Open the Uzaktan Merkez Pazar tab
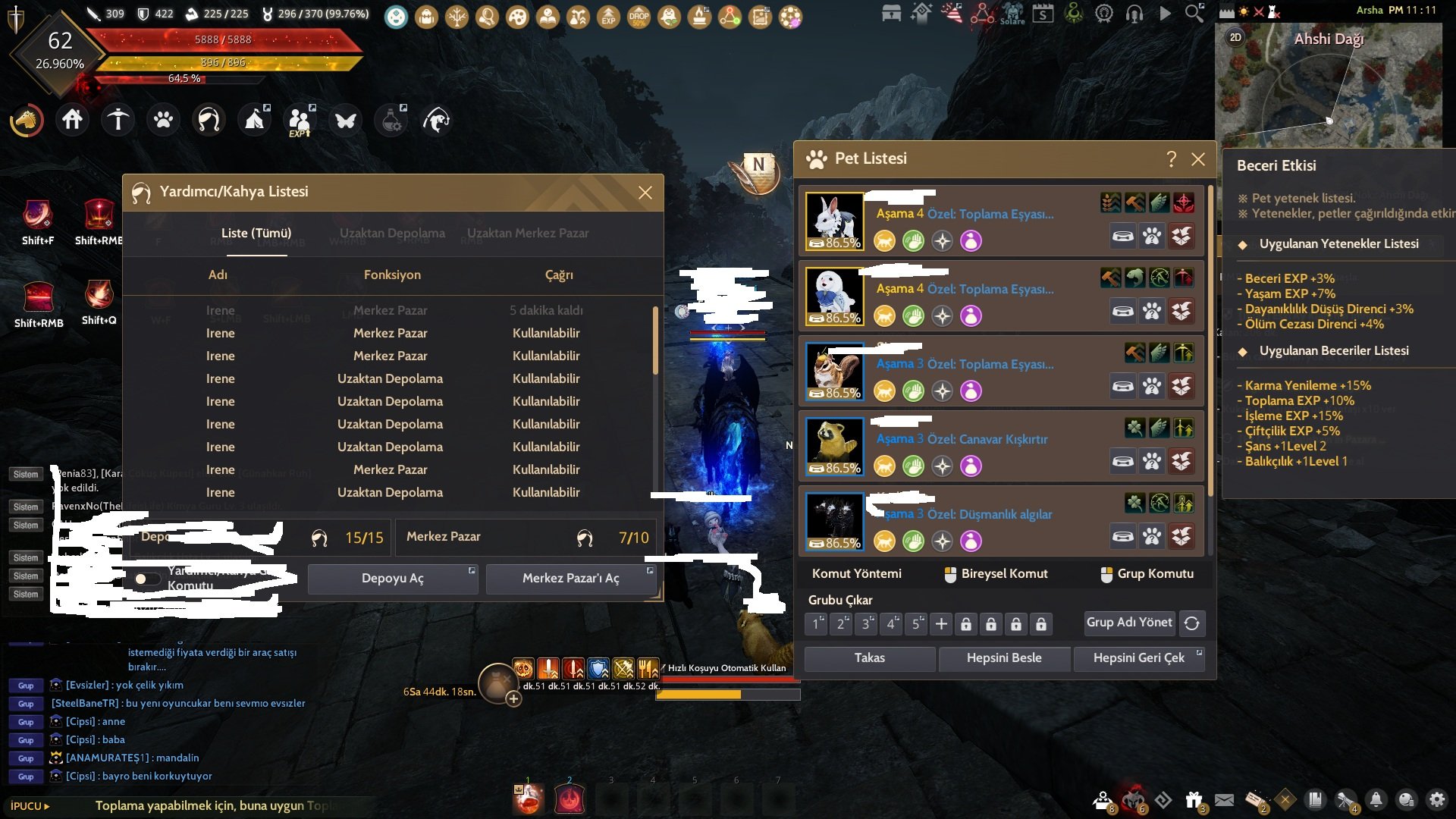Image resolution: width=1456 pixels, height=819 pixels. tap(528, 233)
